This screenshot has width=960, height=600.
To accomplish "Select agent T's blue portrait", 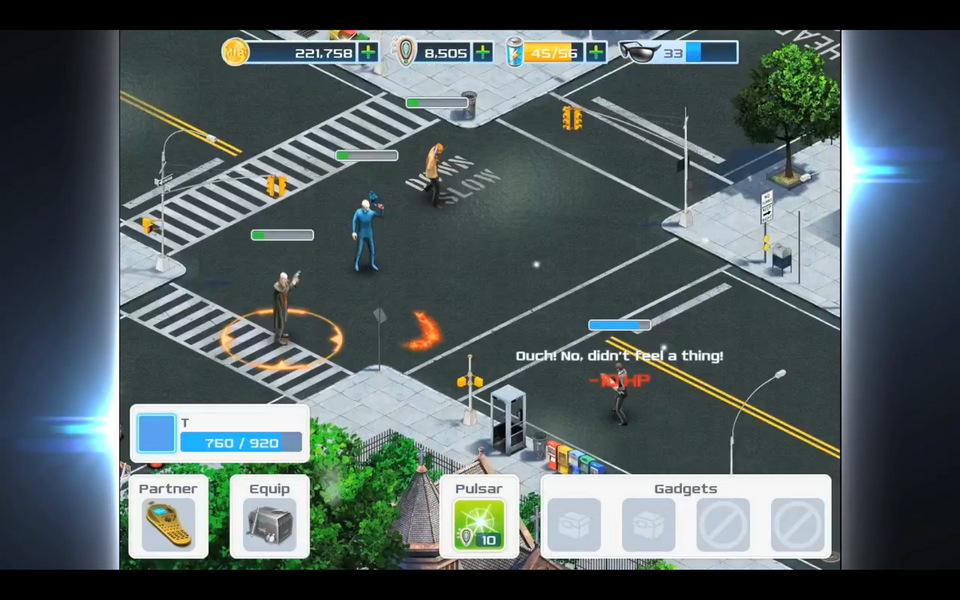I will pos(156,434).
